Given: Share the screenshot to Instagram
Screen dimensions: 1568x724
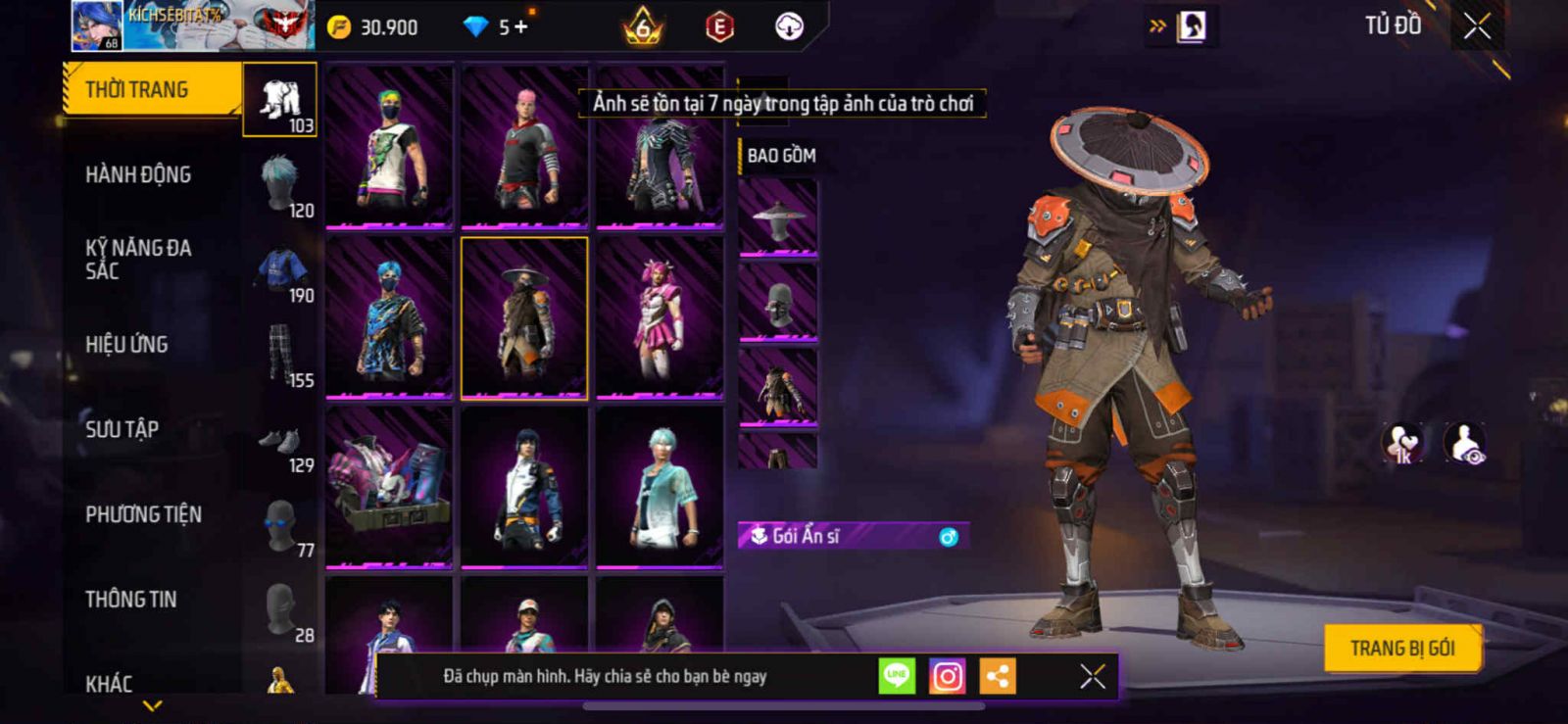Looking at the screenshot, I should 947,676.
